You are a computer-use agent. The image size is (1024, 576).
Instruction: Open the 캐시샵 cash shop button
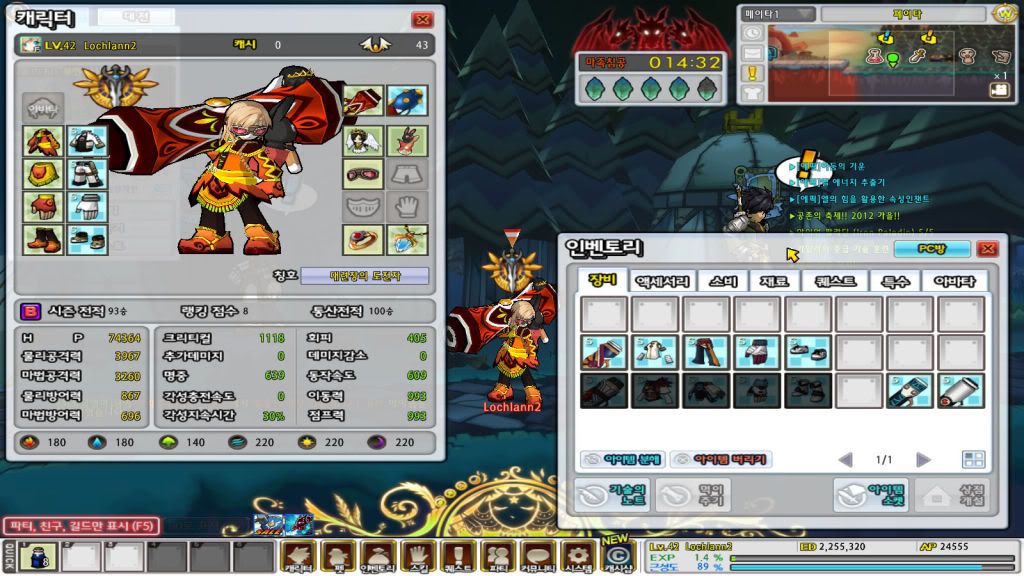point(618,555)
